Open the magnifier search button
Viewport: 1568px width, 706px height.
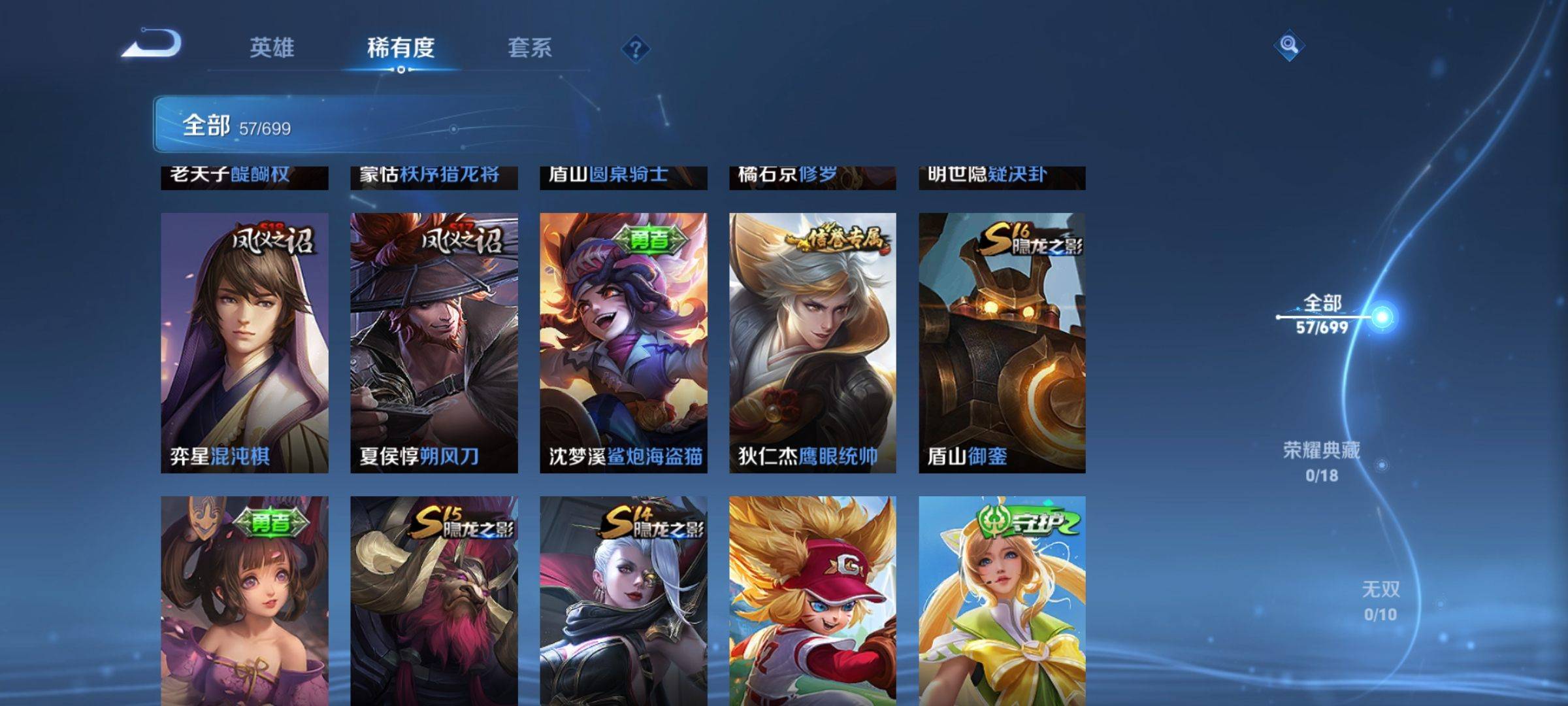1288,45
